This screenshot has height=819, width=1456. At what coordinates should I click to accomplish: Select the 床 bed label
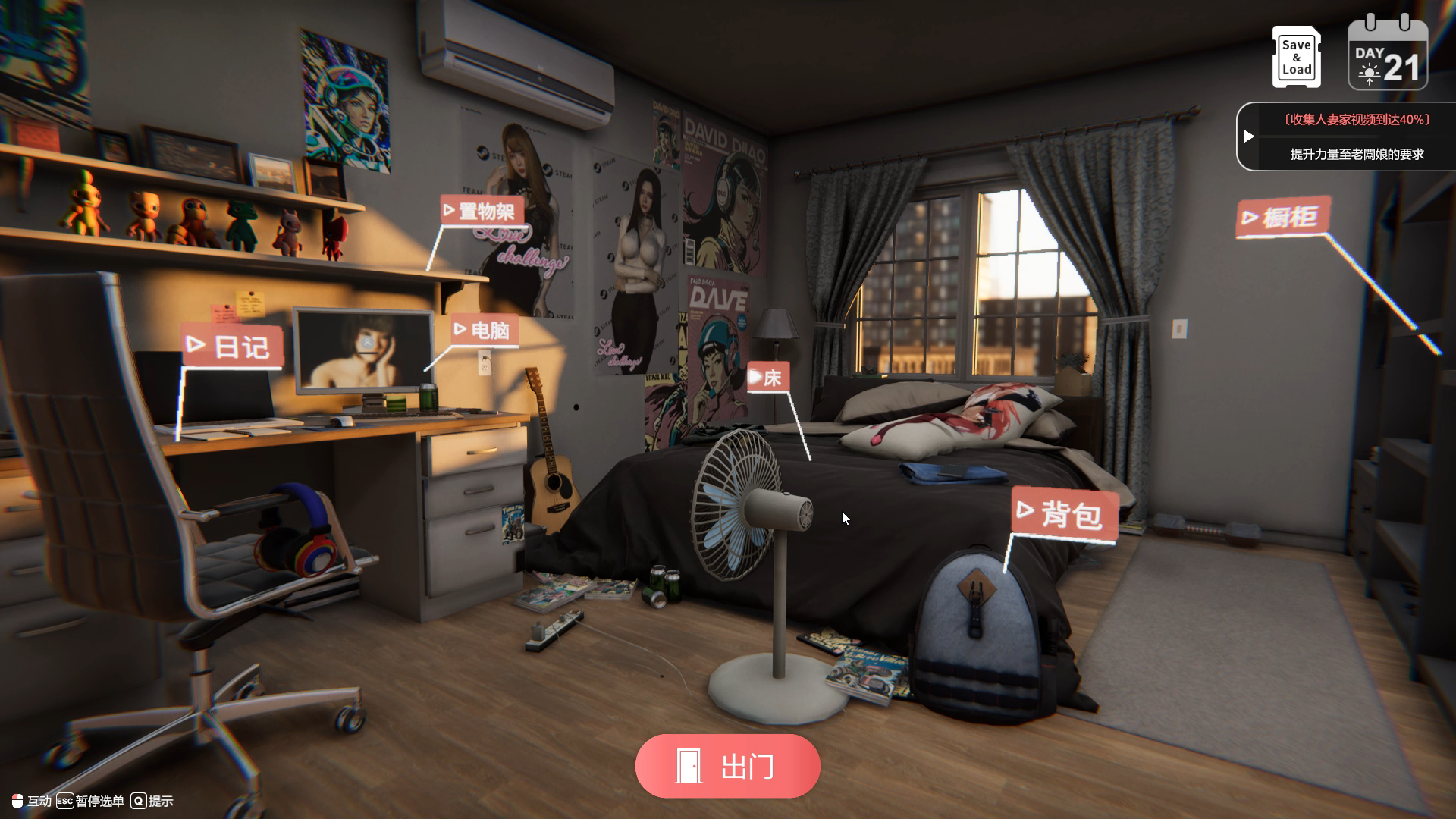click(x=767, y=378)
